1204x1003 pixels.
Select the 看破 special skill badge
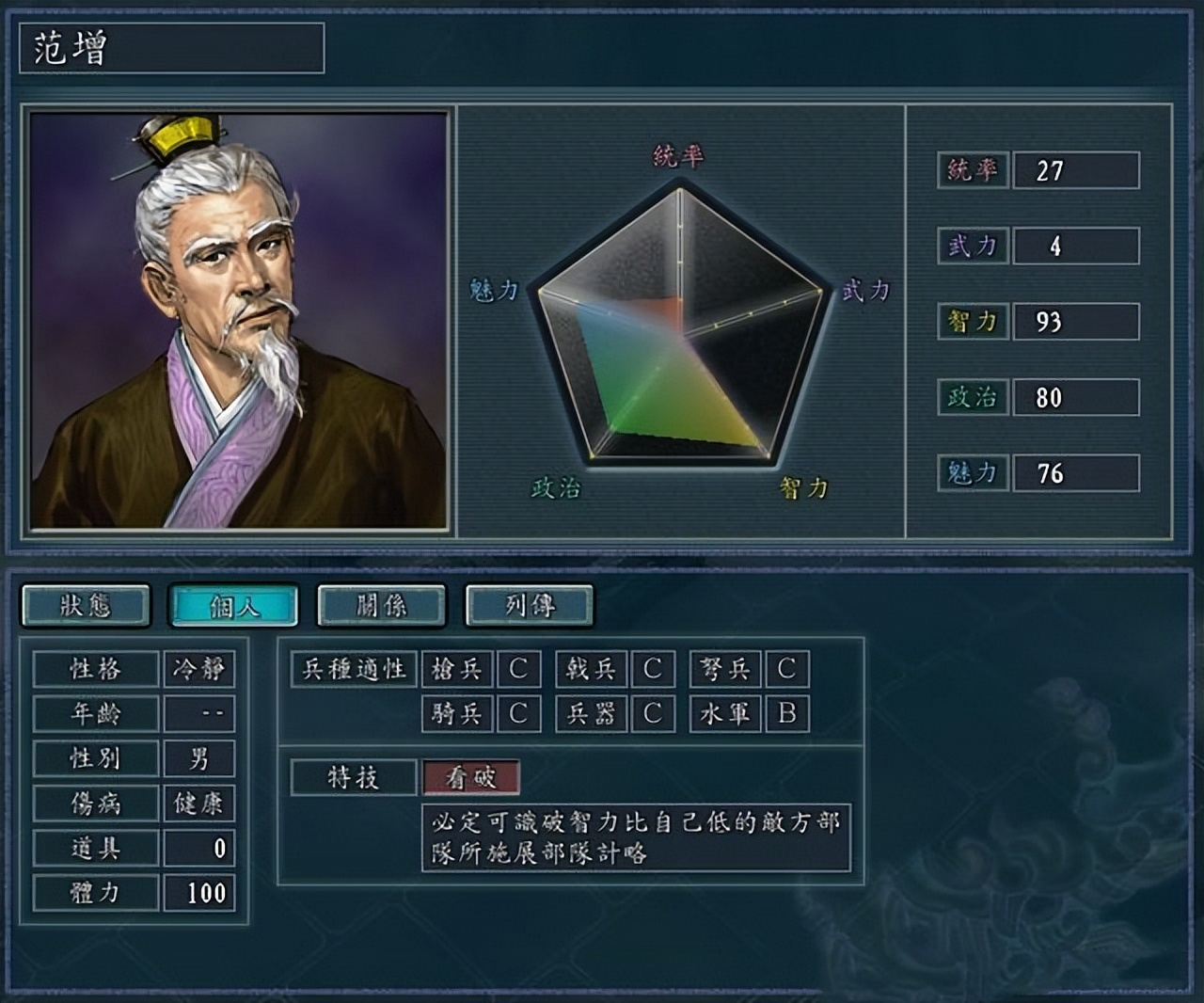point(470,778)
